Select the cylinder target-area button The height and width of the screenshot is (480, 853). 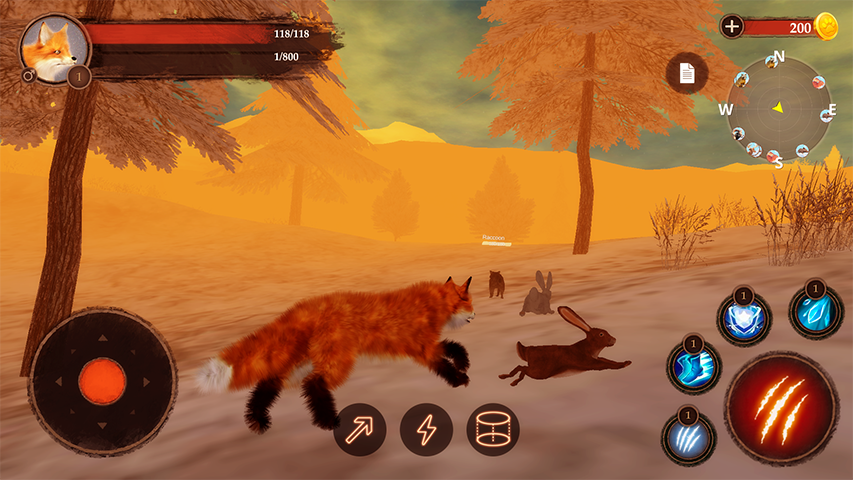pyautogui.click(x=493, y=430)
